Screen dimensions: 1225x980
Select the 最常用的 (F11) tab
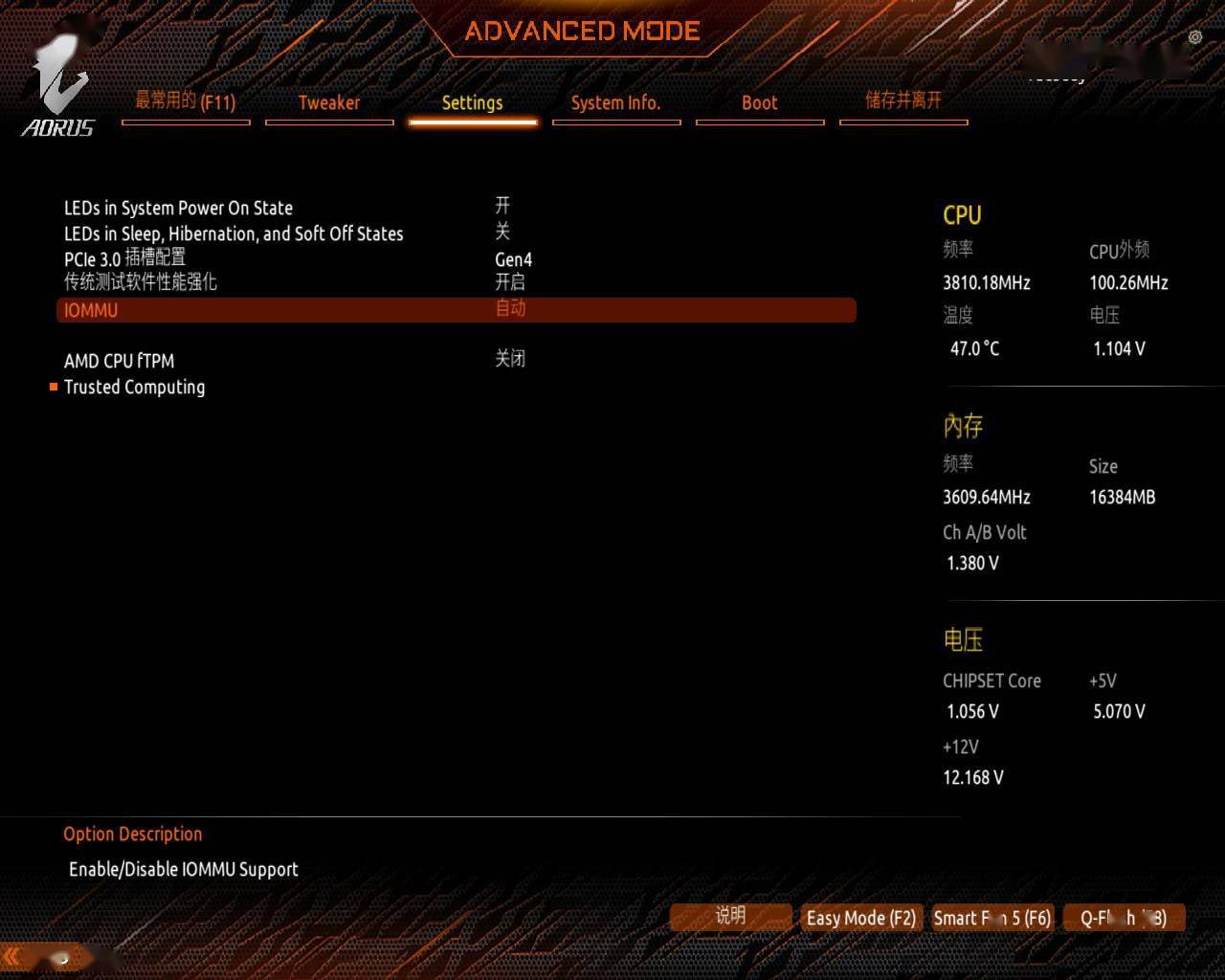[186, 101]
